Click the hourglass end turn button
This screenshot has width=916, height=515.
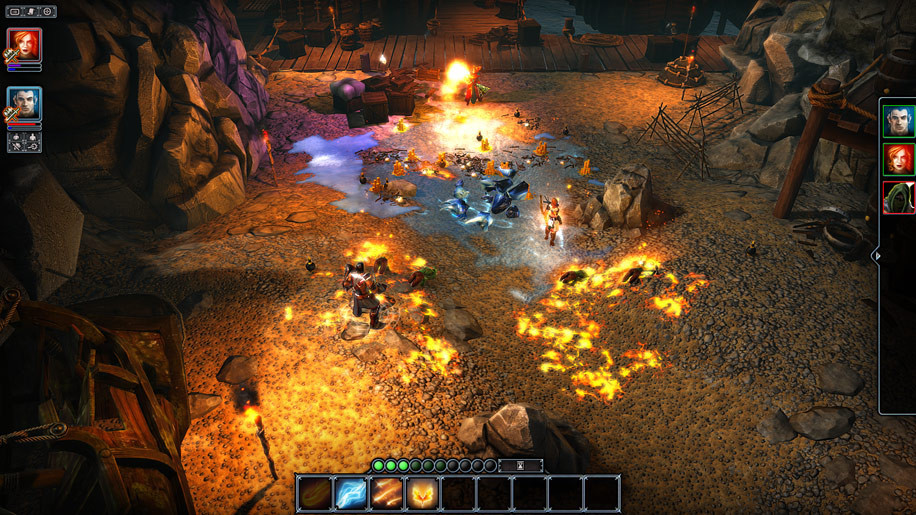coord(520,466)
